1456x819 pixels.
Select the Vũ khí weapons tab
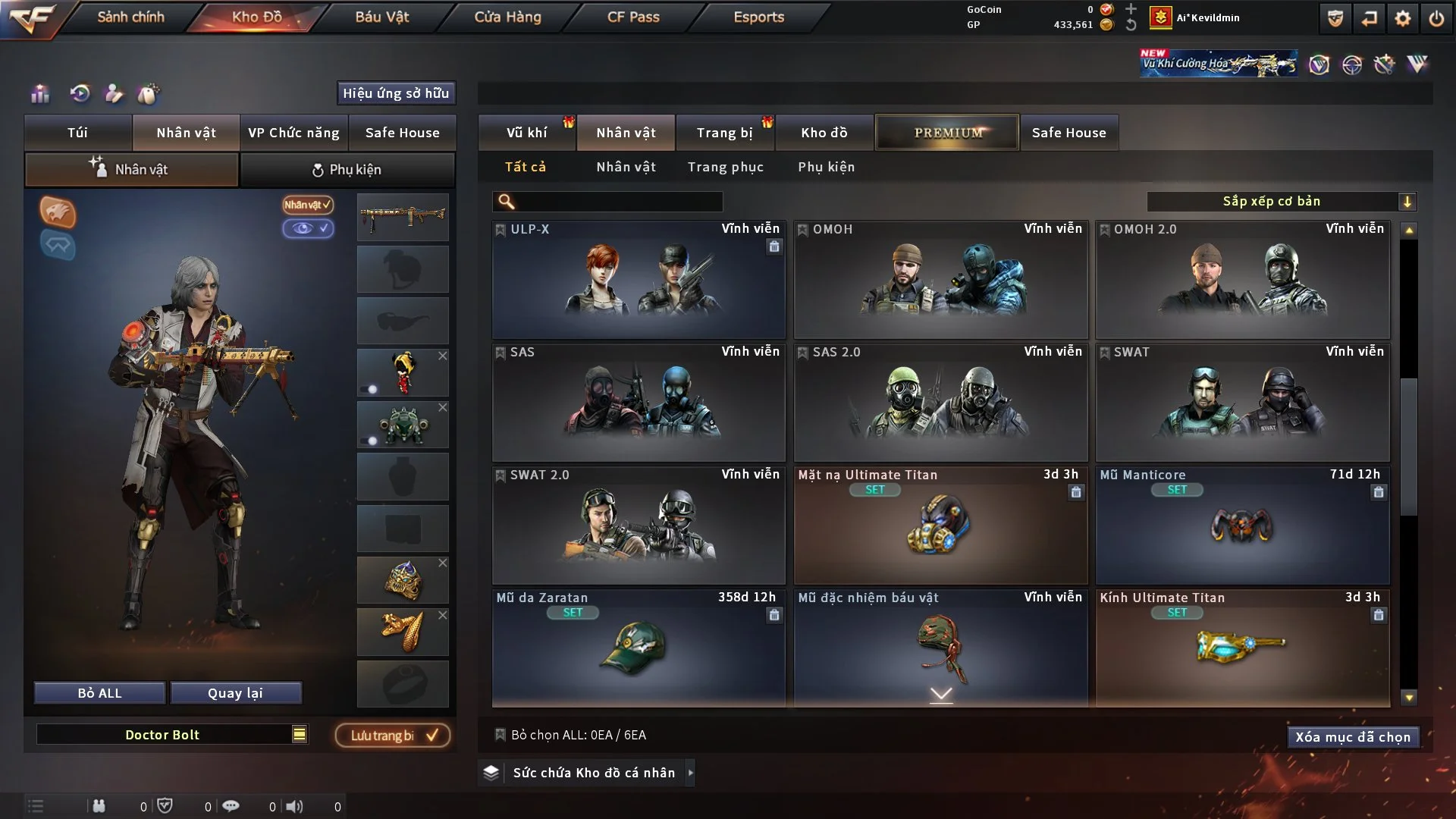(x=526, y=133)
